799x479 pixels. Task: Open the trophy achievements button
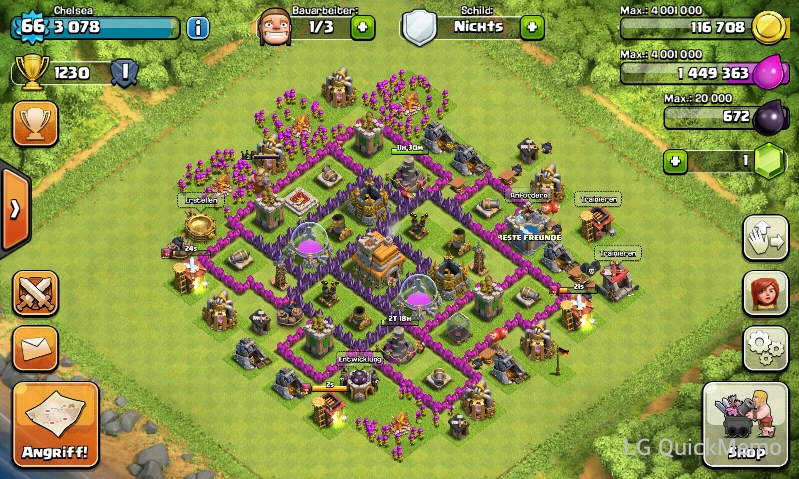tap(33, 123)
